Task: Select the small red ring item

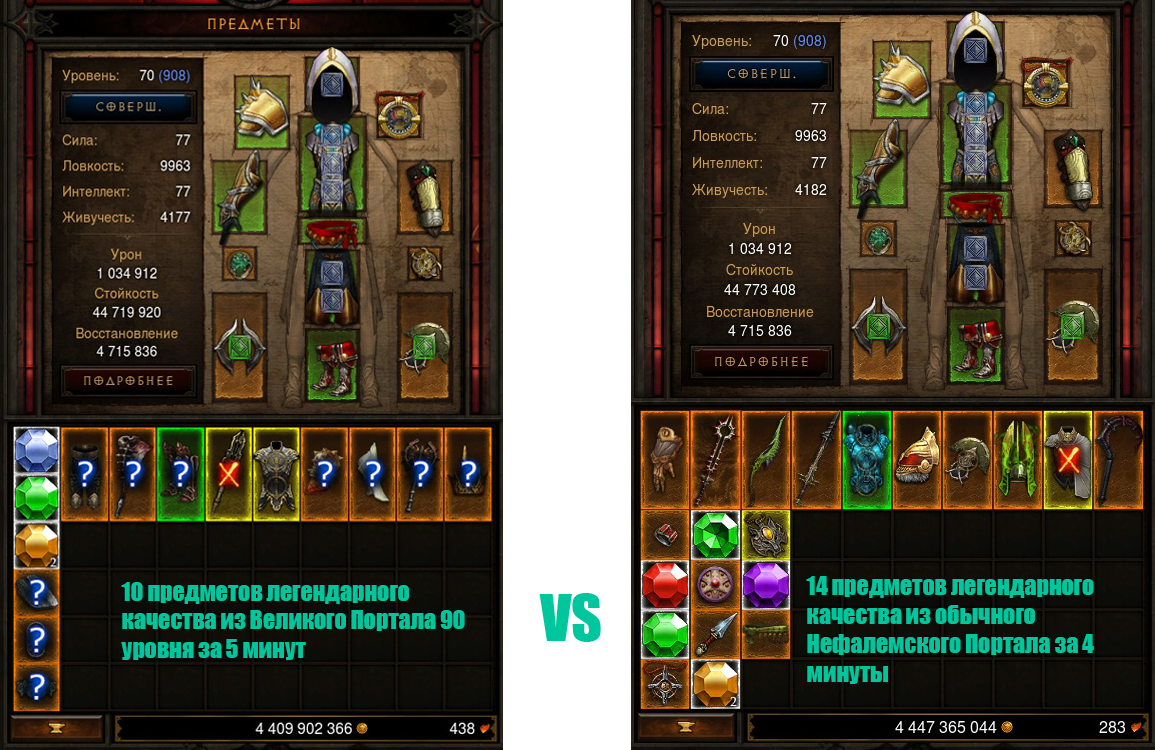Action: coord(665,535)
